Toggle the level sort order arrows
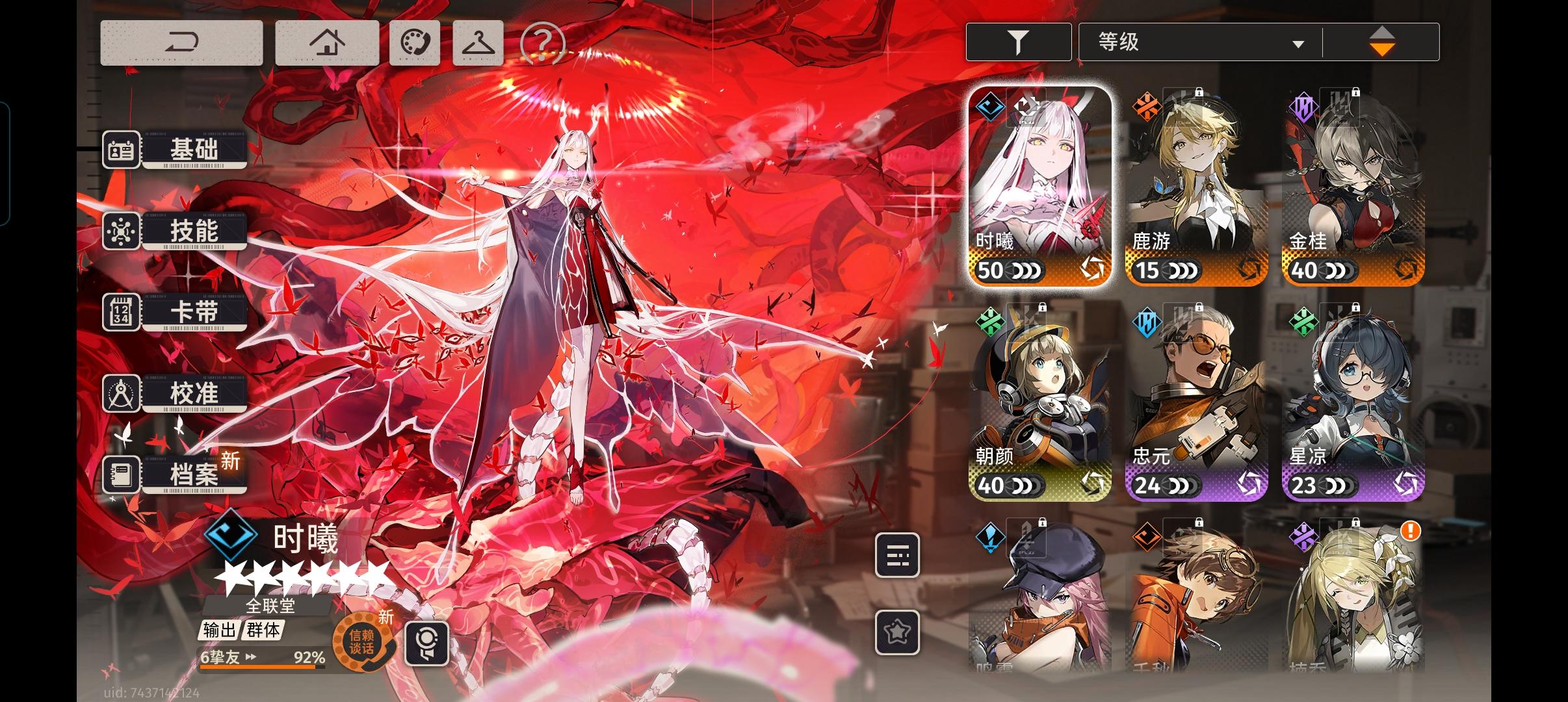 pos(1382,41)
